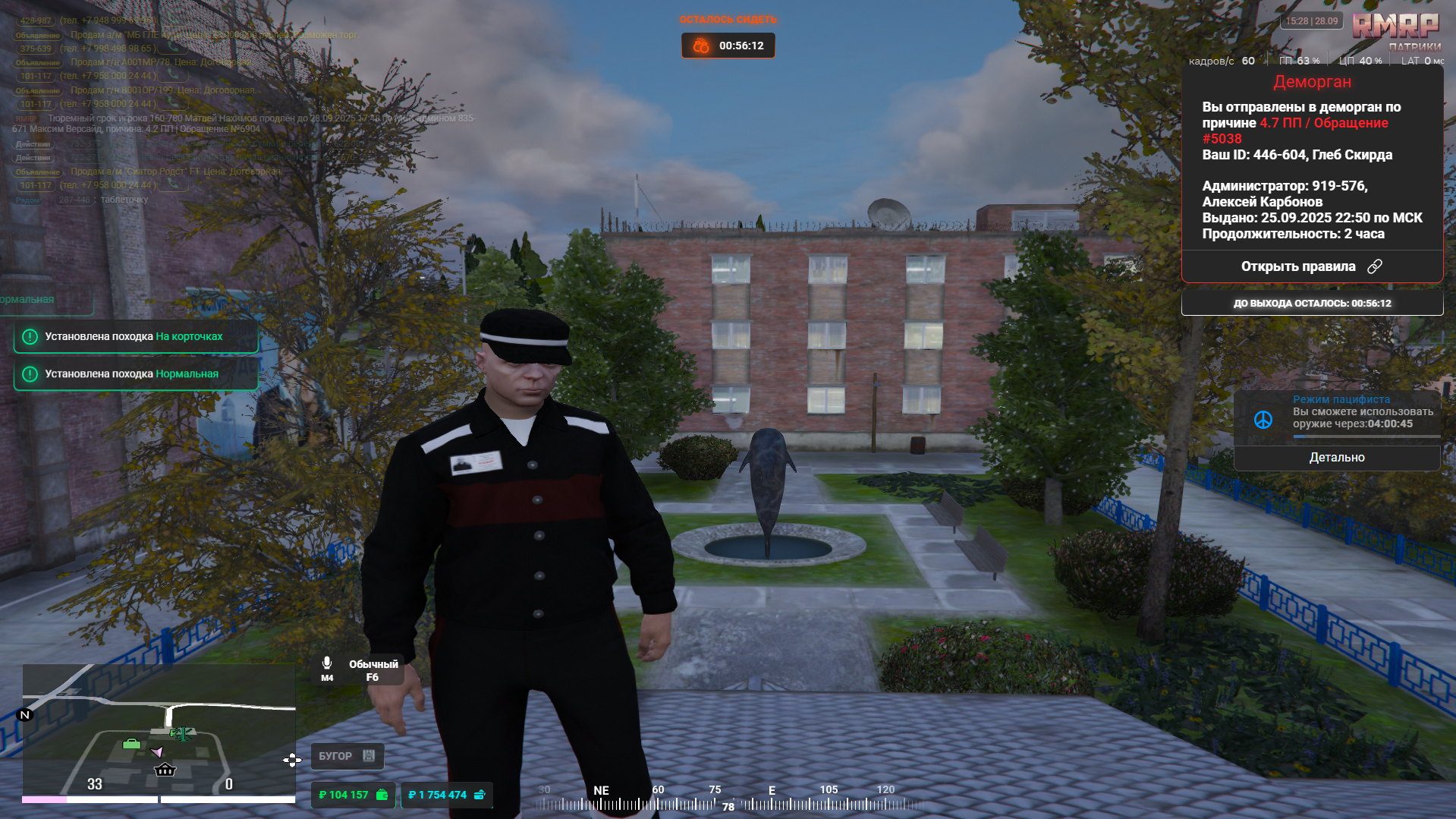Click the shop basket marker on minimap

click(165, 770)
